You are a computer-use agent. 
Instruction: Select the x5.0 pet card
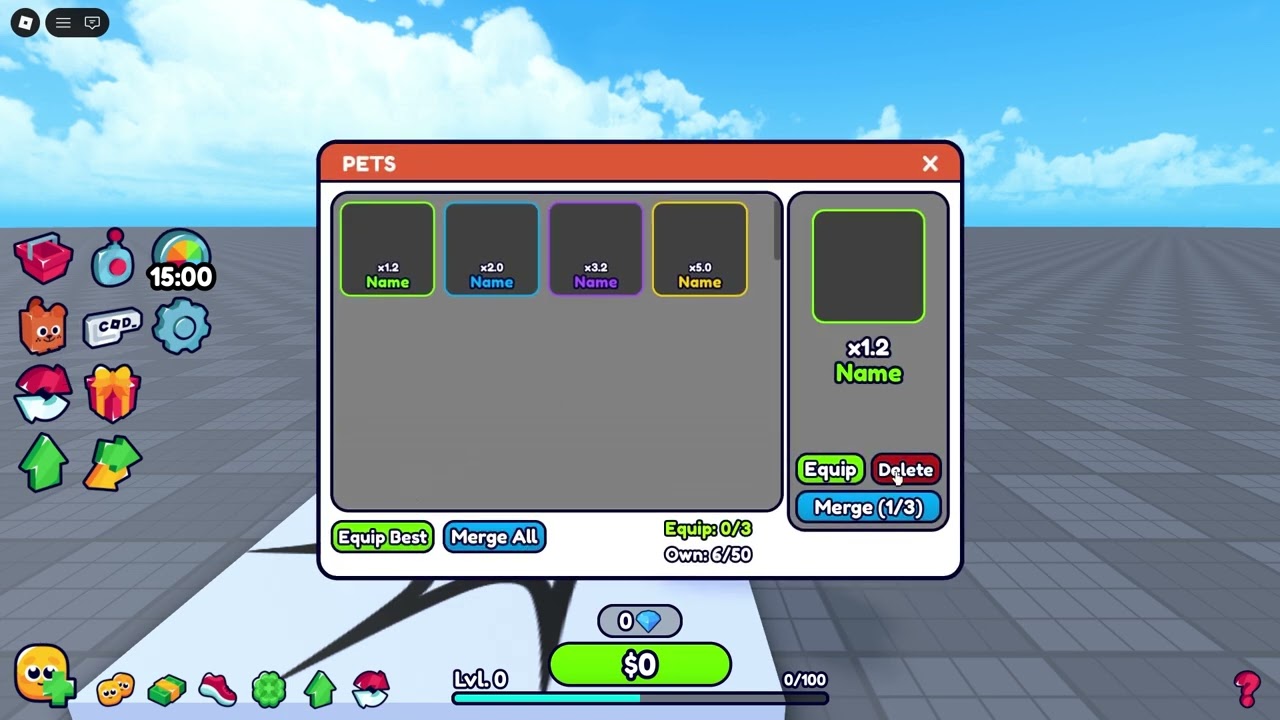click(x=699, y=248)
